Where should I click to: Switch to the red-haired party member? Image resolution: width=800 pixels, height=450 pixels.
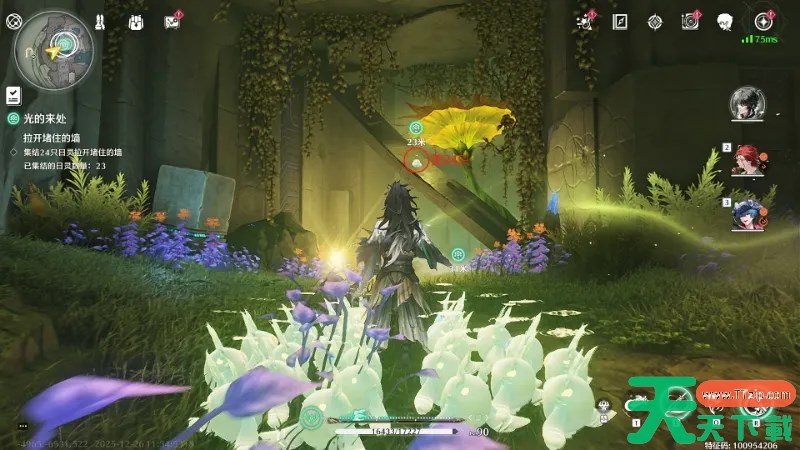click(x=748, y=160)
